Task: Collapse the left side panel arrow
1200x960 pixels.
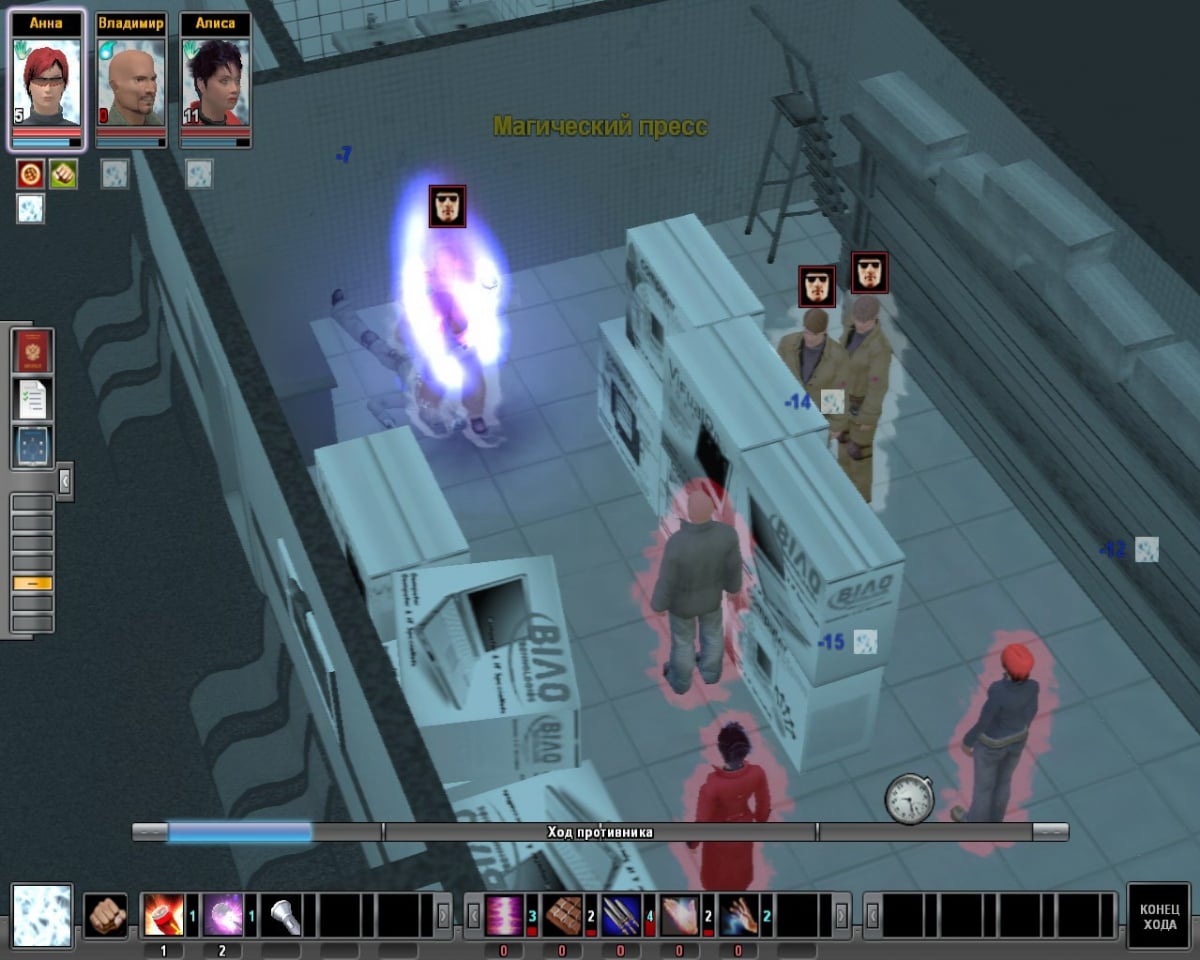Action: (x=65, y=482)
